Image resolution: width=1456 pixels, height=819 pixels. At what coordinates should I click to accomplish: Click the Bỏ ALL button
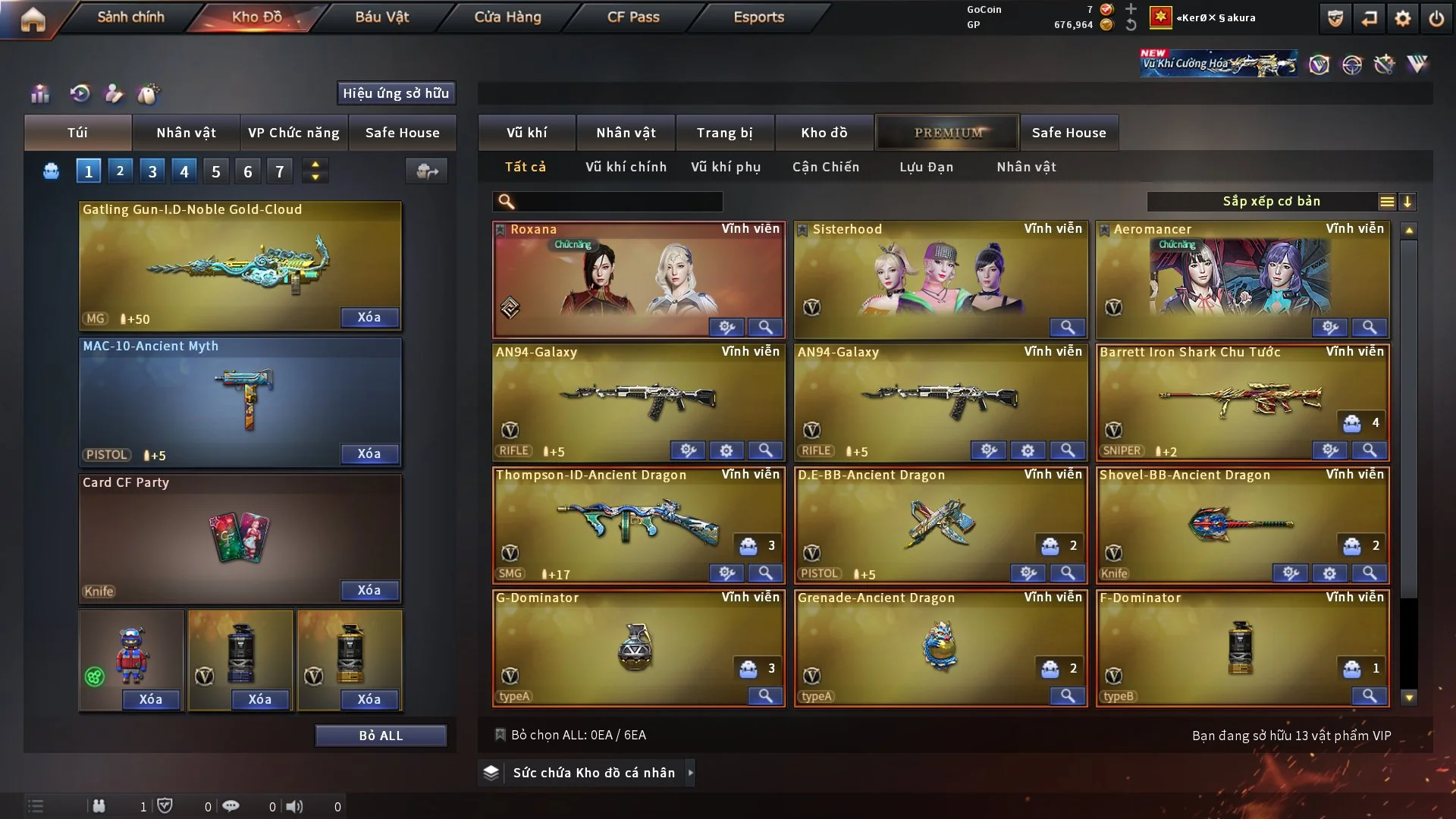click(x=381, y=735)
